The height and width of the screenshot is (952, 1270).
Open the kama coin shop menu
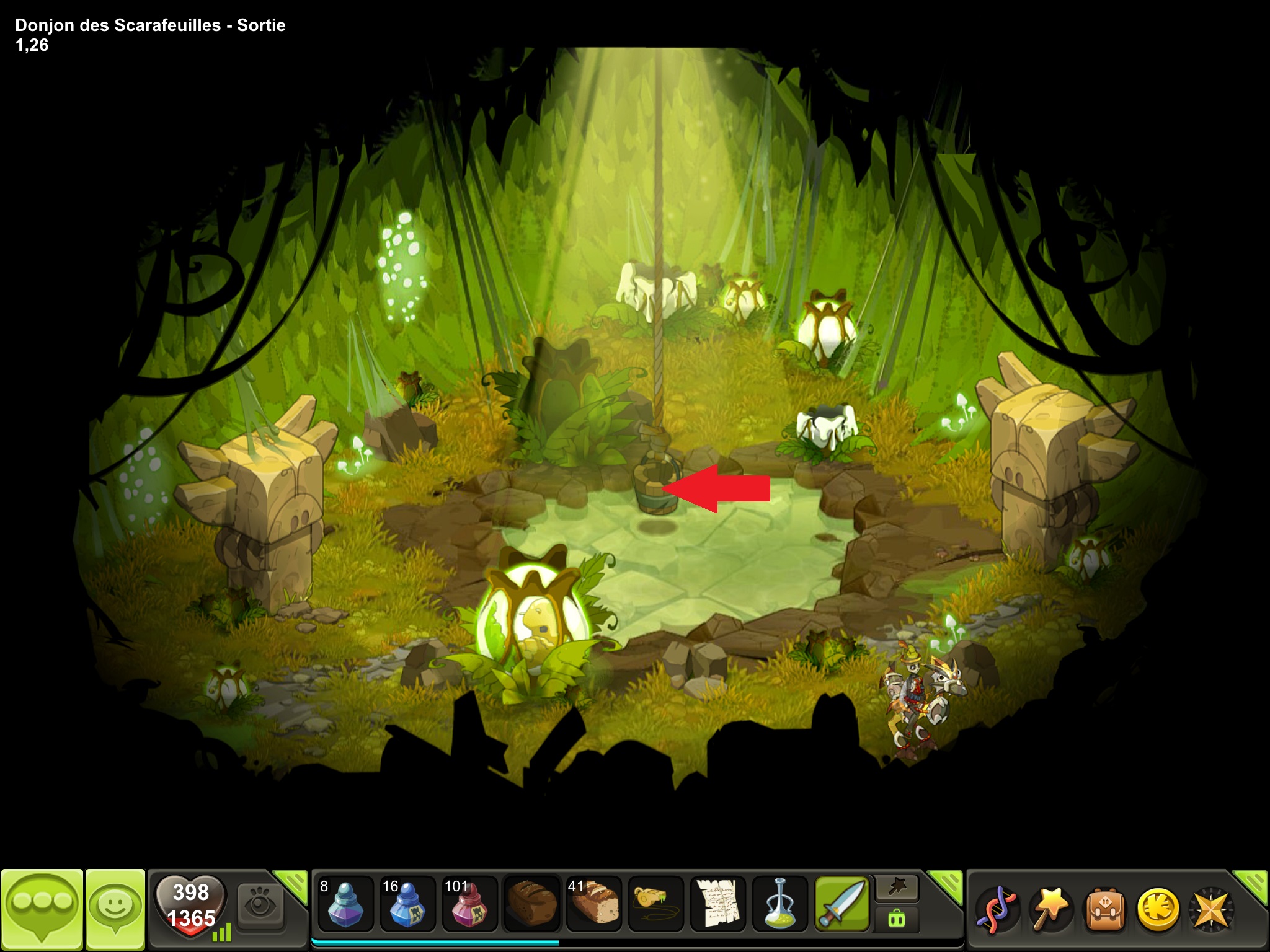pos(1157,909)
